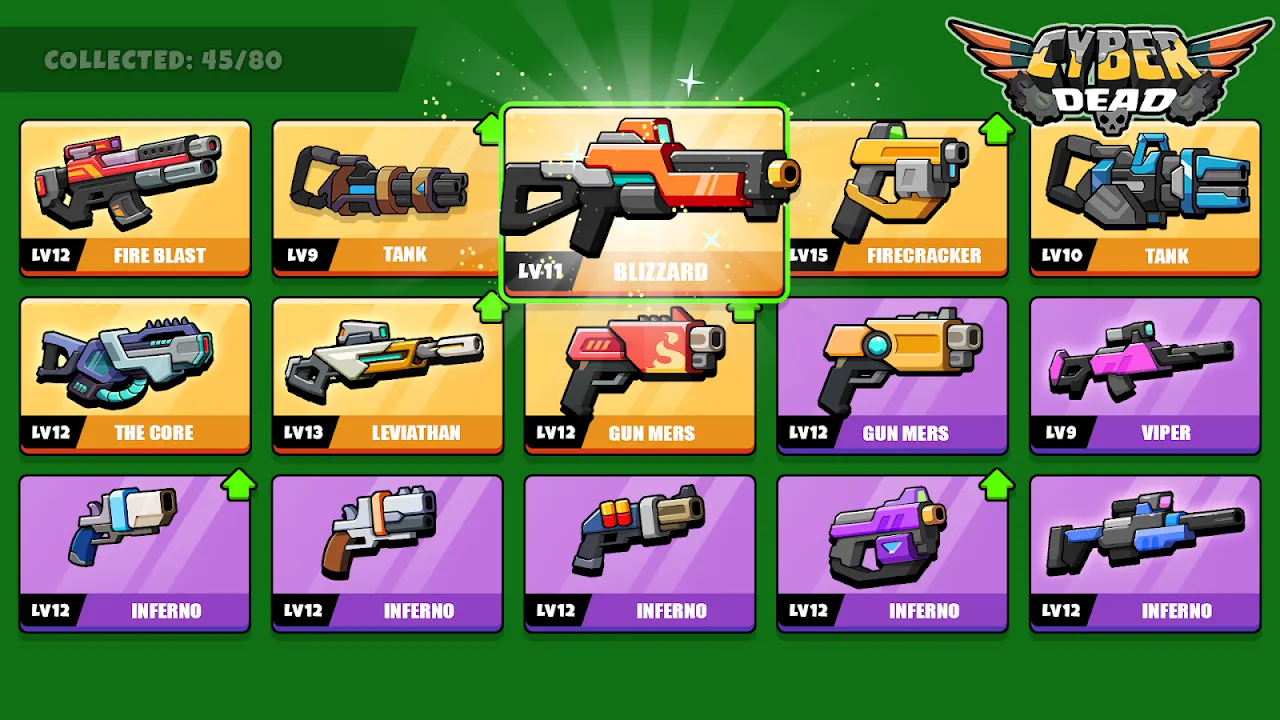Image resolution: width=1280 pixels, height=720 pixels.
Task: Select the LV9 Tank weapon
Action: coord(387,197)
